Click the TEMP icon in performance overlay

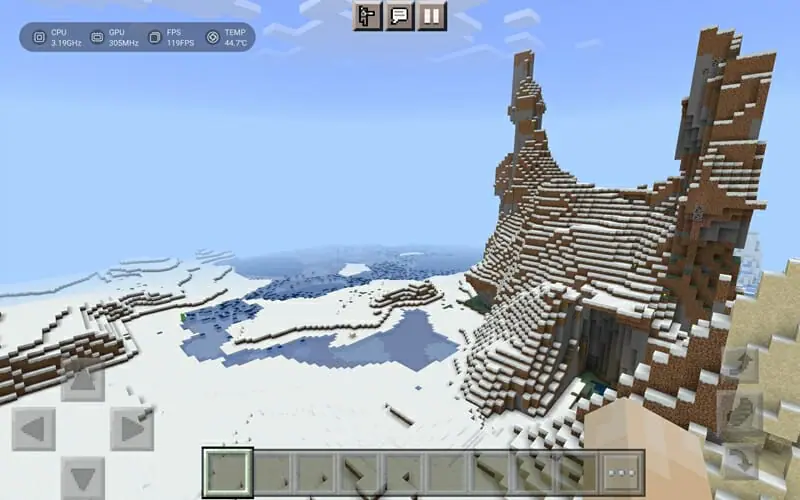pos(213,37)
